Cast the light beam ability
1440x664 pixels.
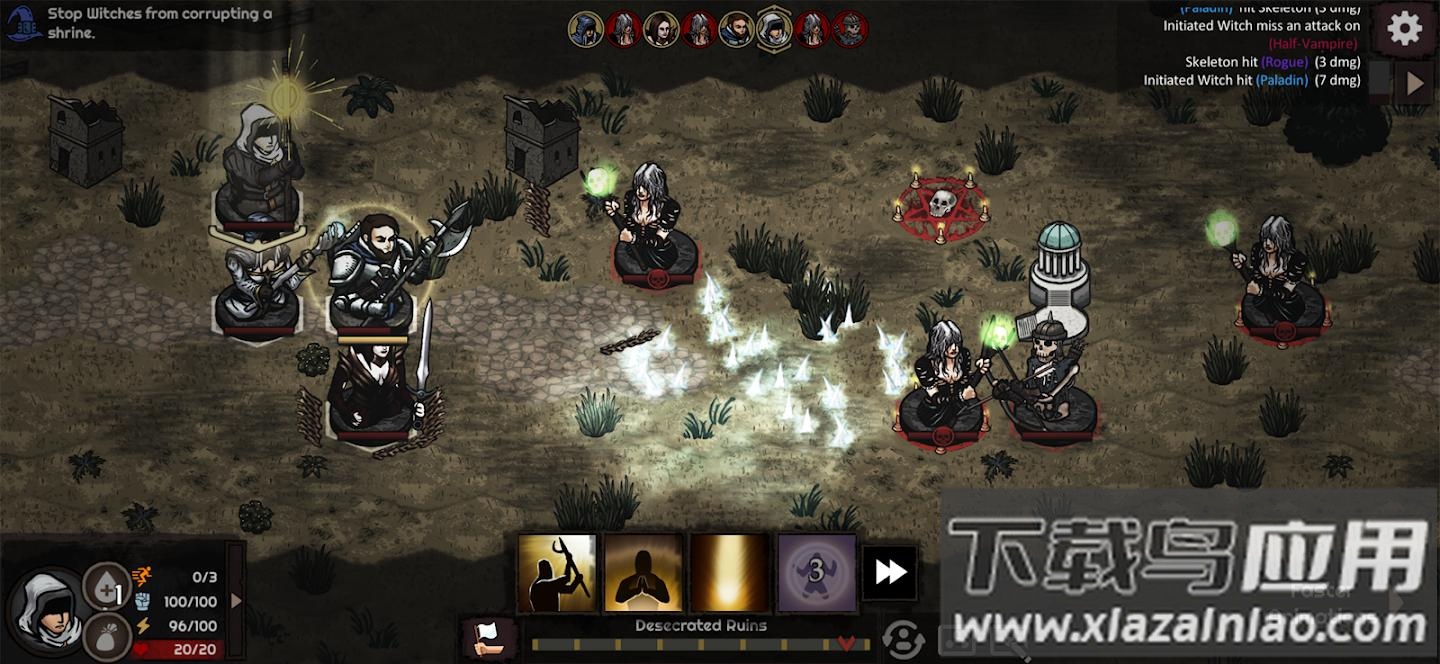click(730, 572)
